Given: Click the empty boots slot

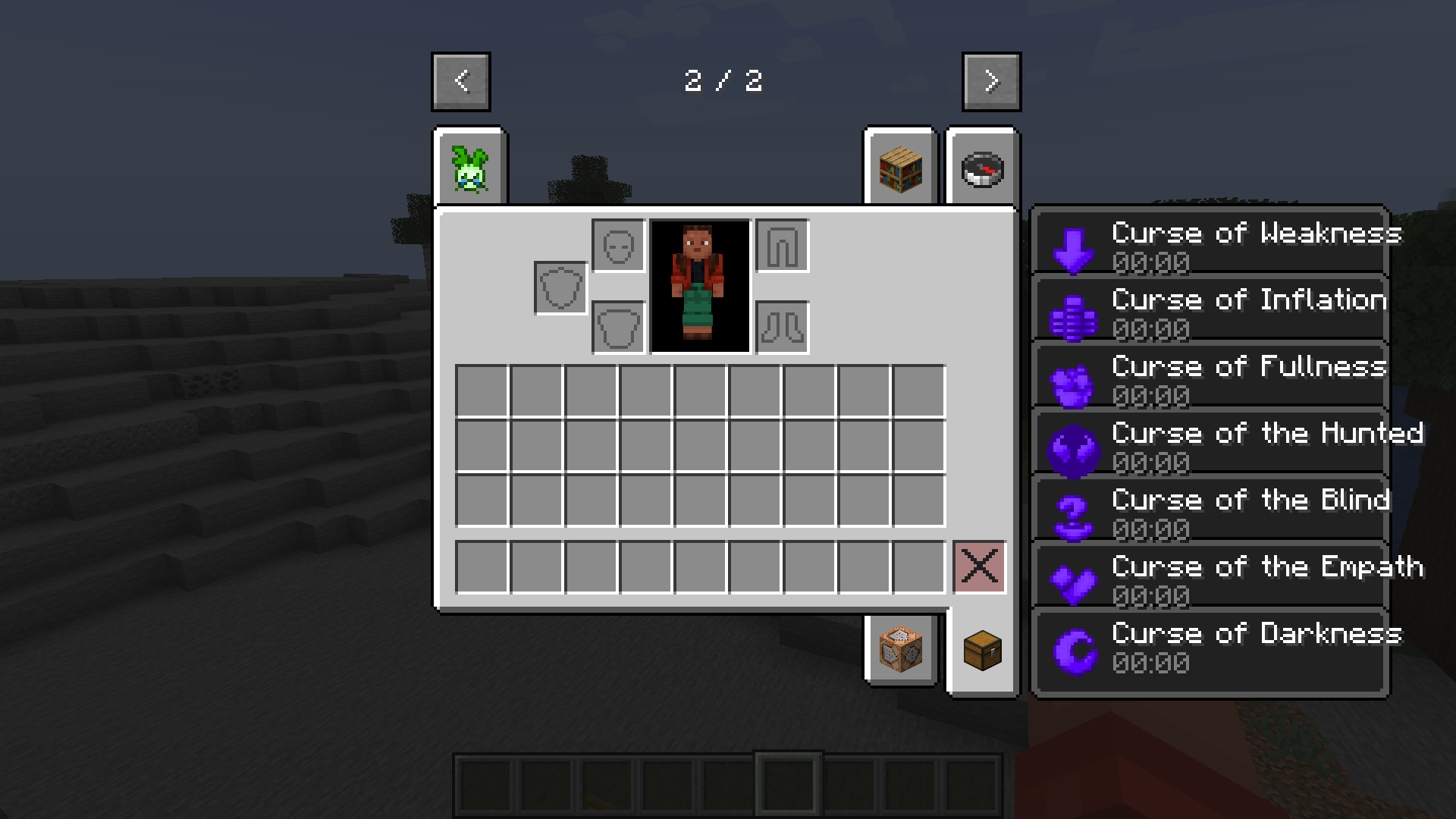Looking at the screenshot, I should (x=782, y=327).
